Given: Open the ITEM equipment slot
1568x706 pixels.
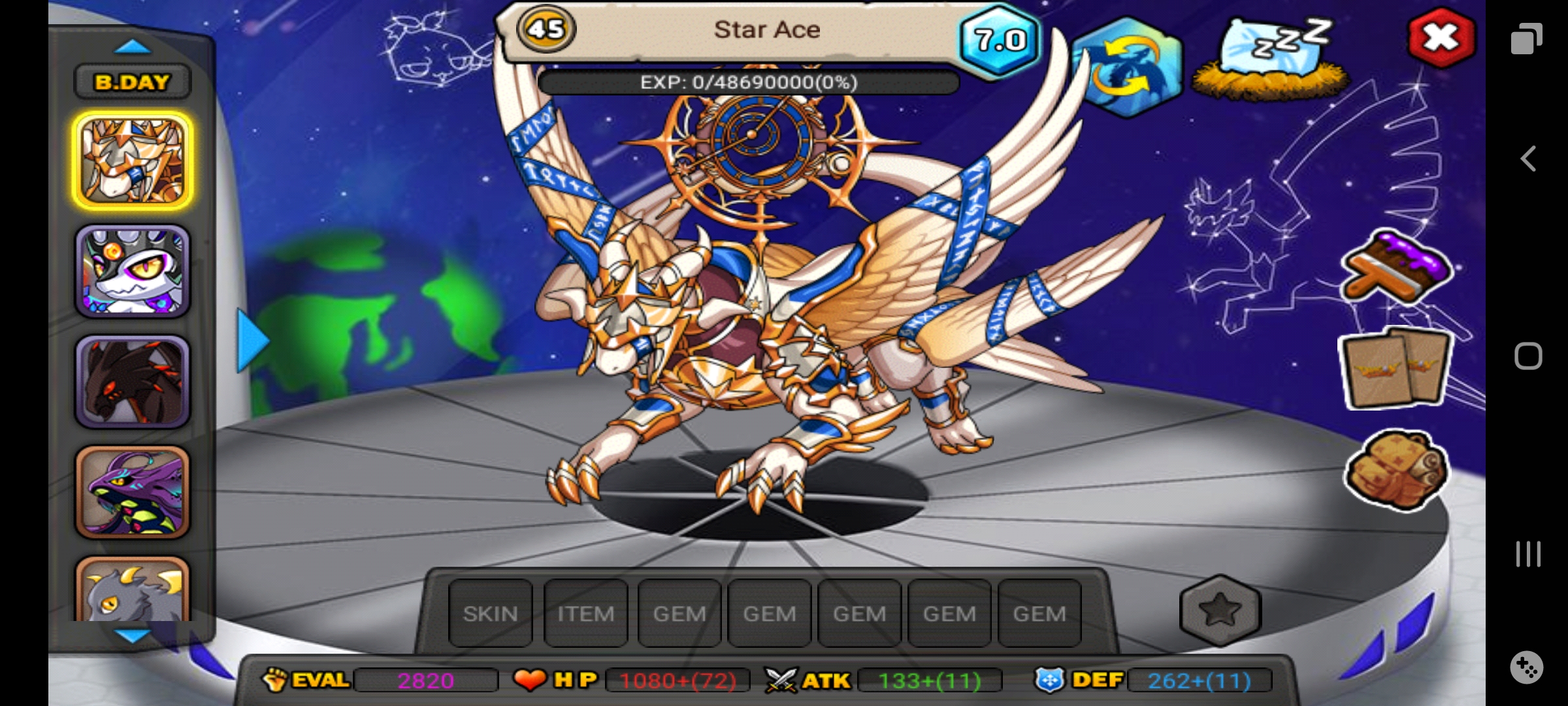Looking at the screenshot, I should pos(585,613).
